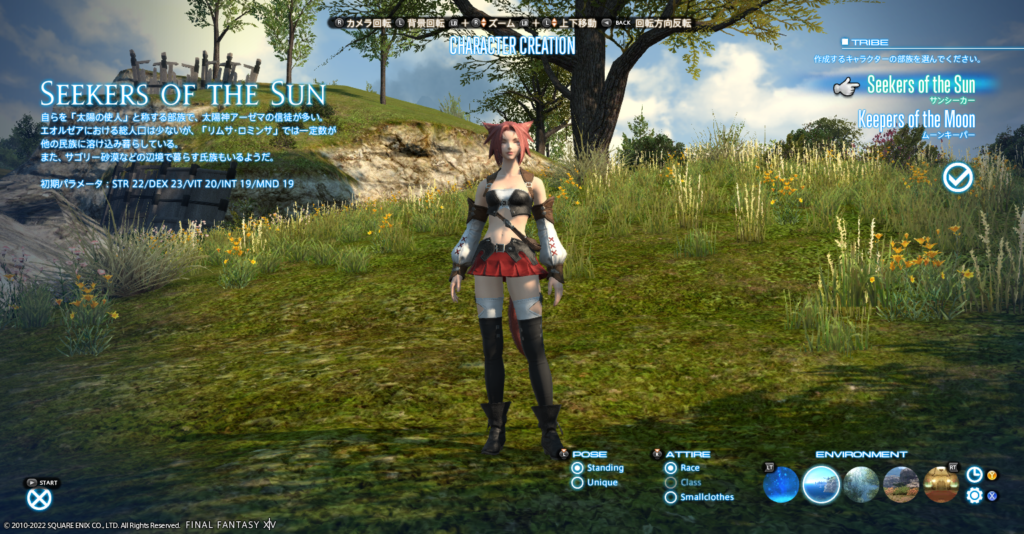Exit character creation with the X button

[x=39, y=499]
